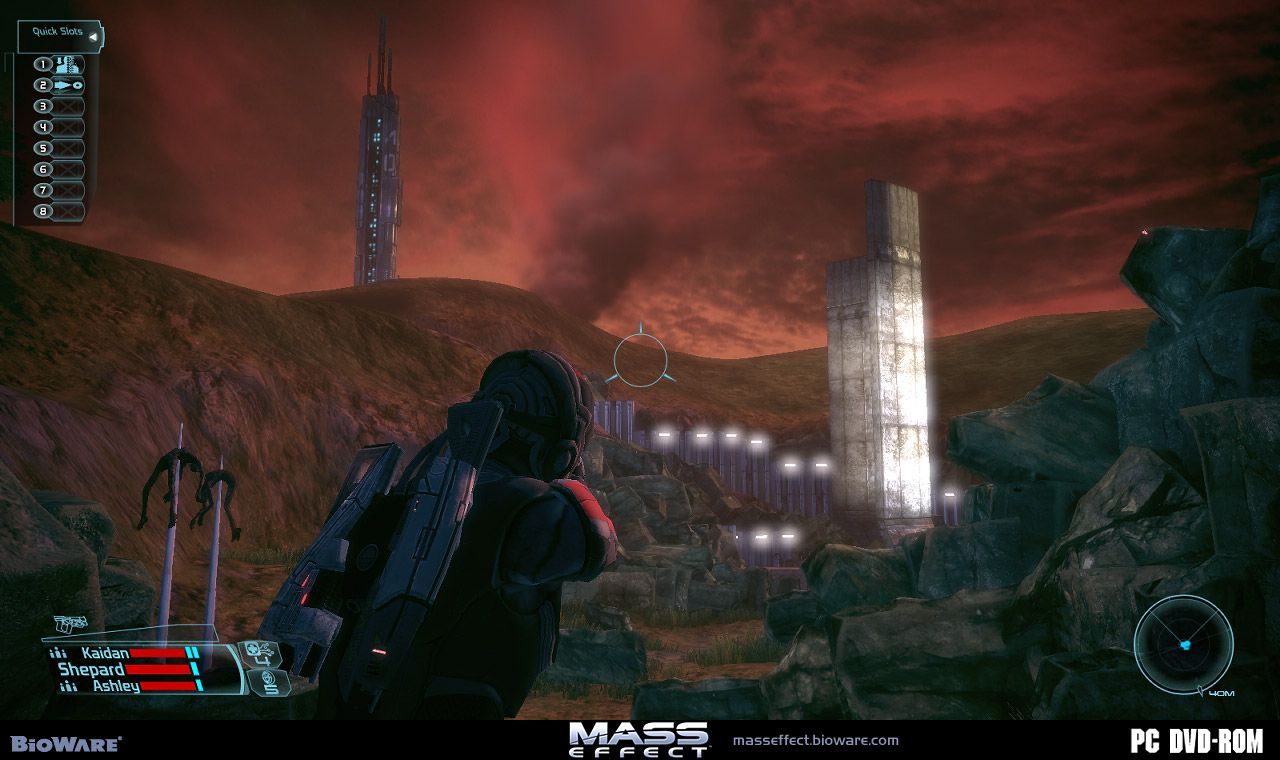Open masseffect.bioware.com link
This screenshot has width=1280, height=760.
tap(817, 742)
